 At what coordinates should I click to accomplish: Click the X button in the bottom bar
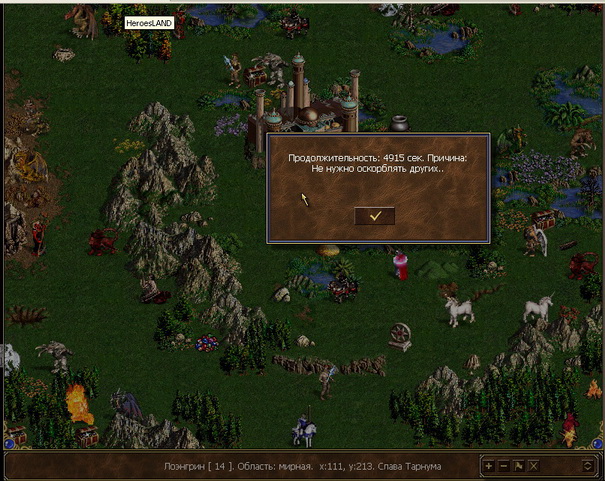click(x=533, y=466)
